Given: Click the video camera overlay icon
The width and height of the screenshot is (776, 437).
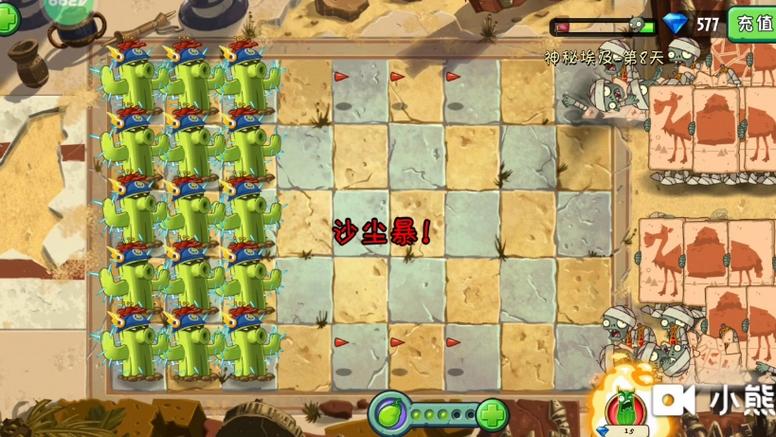Looking at the screenshot, I should tap(673, 400).
